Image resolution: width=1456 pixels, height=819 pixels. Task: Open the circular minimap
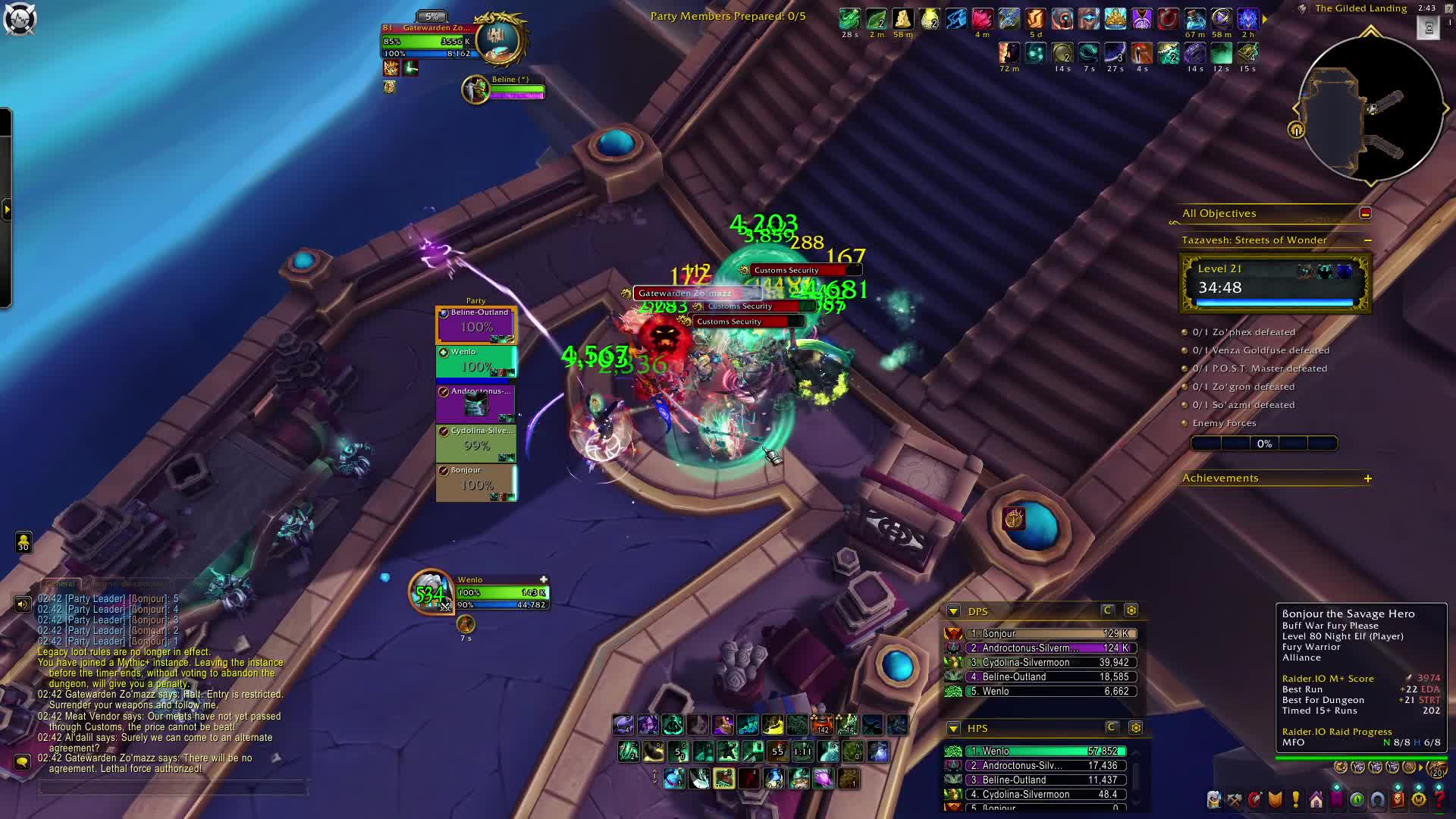click(1370, 108)
